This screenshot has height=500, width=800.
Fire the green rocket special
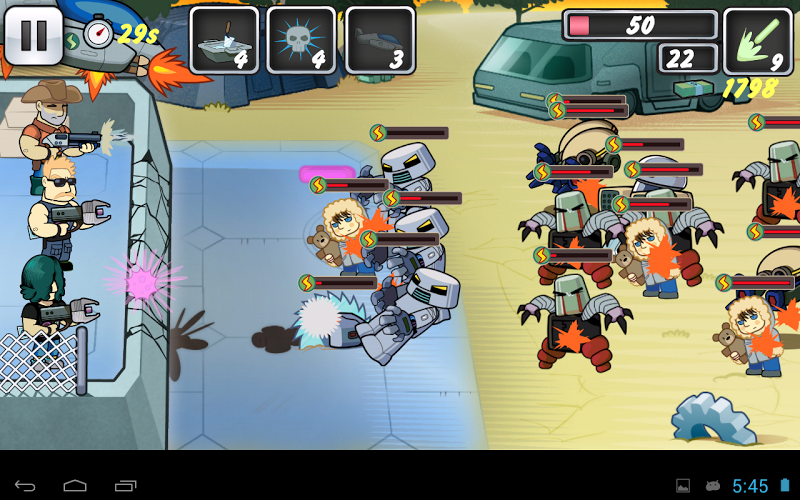(x=757, y=41)
